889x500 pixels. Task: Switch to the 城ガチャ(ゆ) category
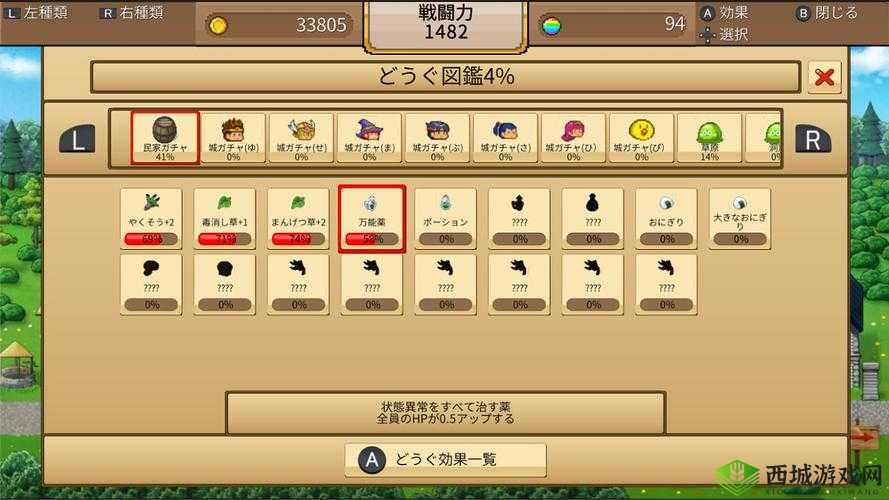[233, 138]
